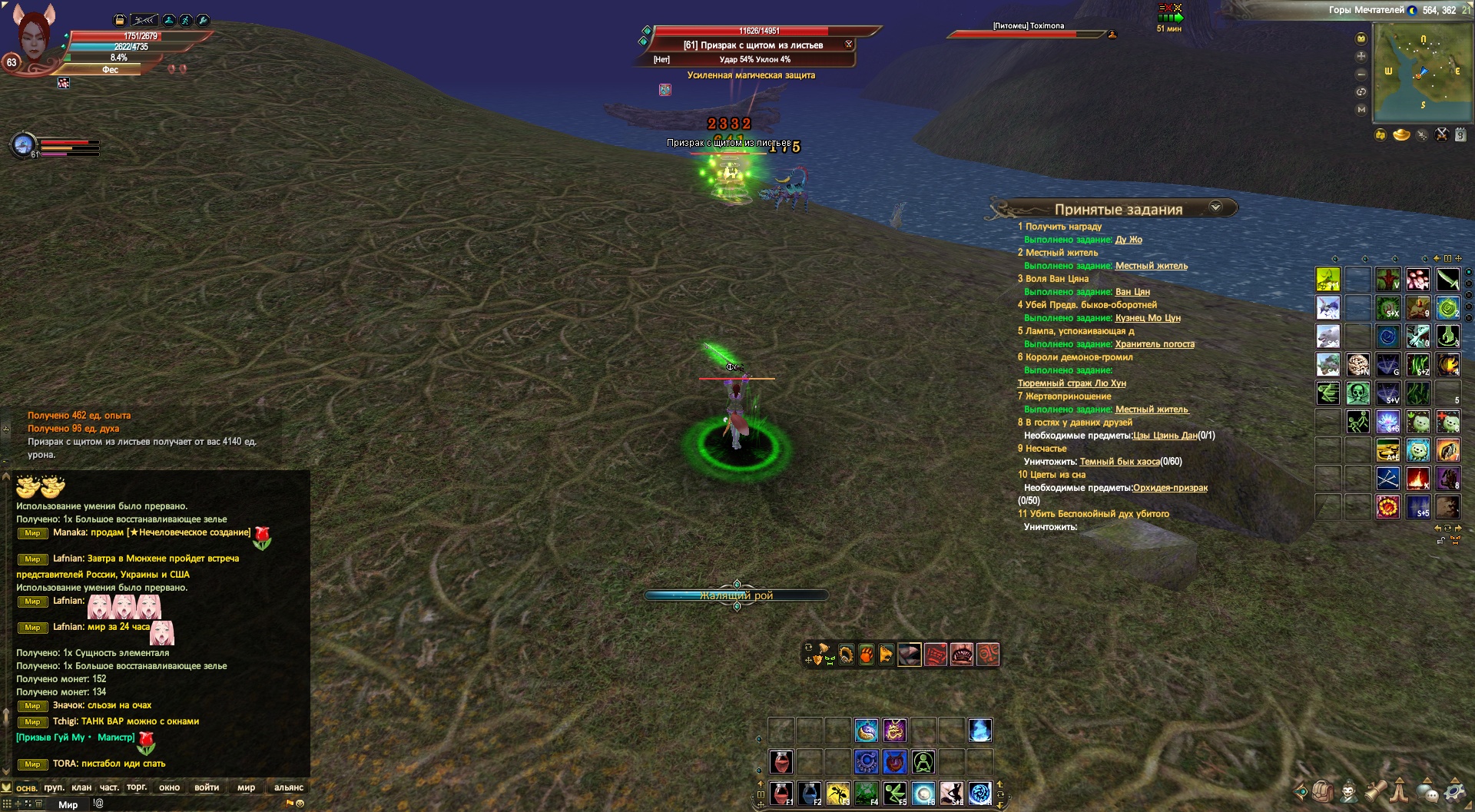The height and width of the screenshot is (812, 1475).
Task: Select the торг. chat tab
Action: 137,787
